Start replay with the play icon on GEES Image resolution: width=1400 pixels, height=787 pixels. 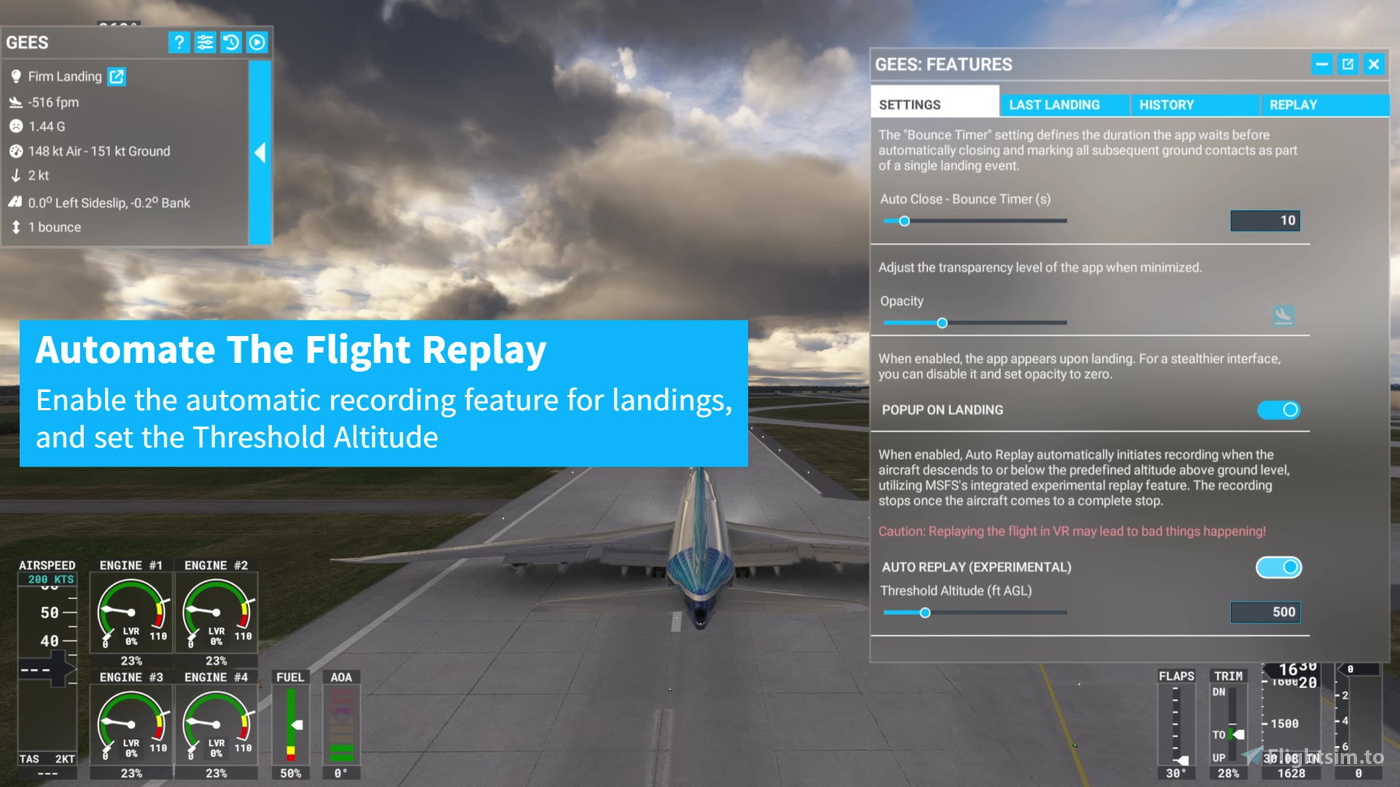tap(257, 41)
